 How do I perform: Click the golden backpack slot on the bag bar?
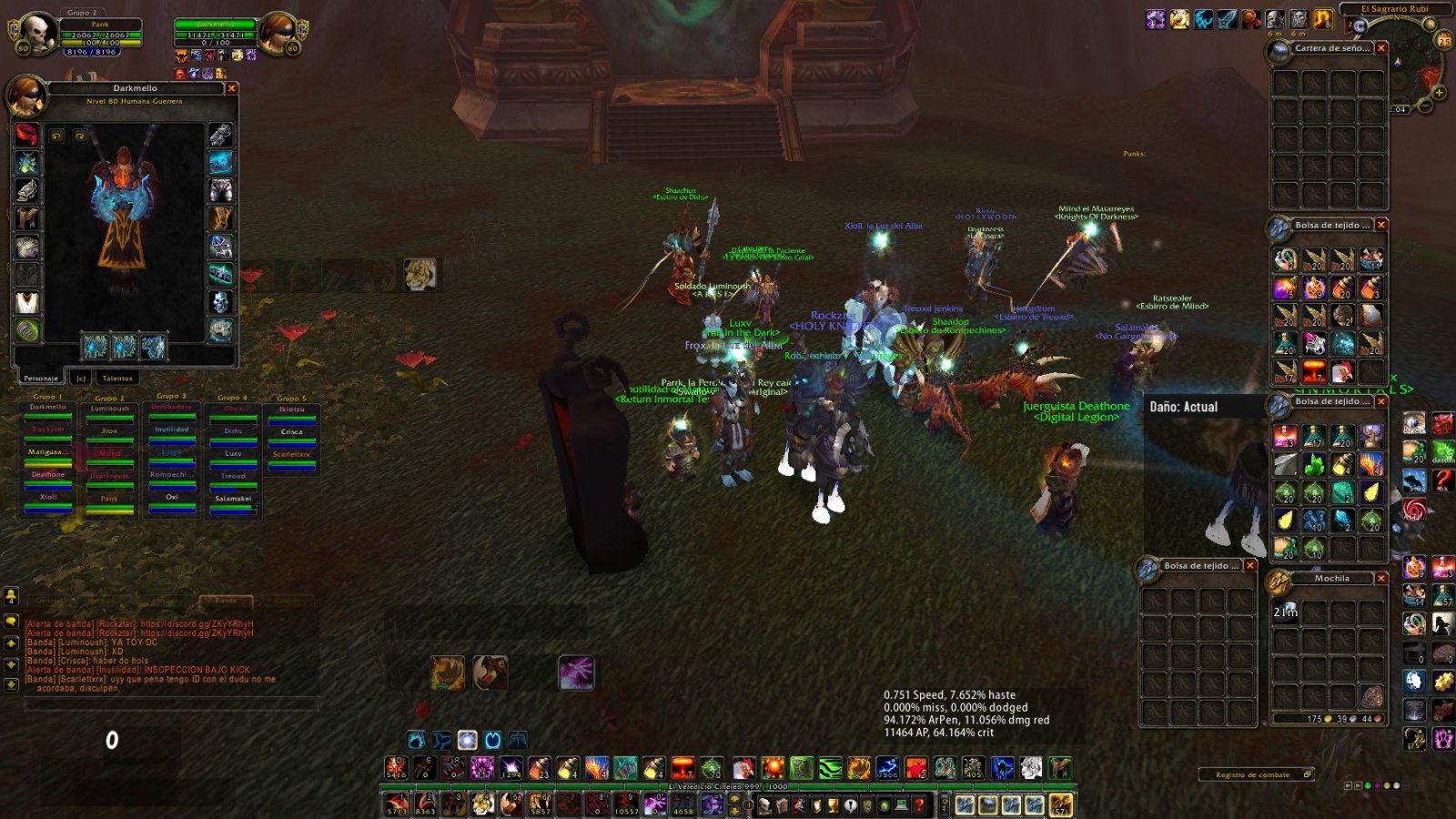pos(1061,804)
